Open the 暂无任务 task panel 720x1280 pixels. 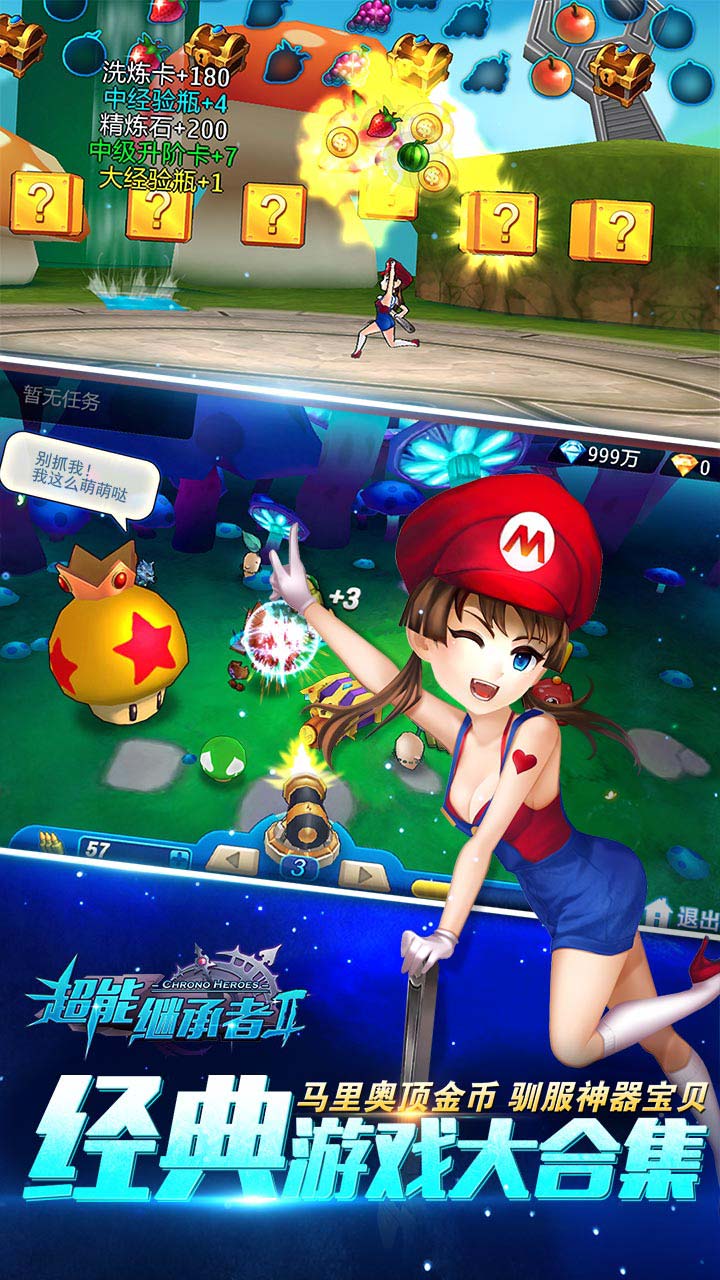[x=62, y=402]
